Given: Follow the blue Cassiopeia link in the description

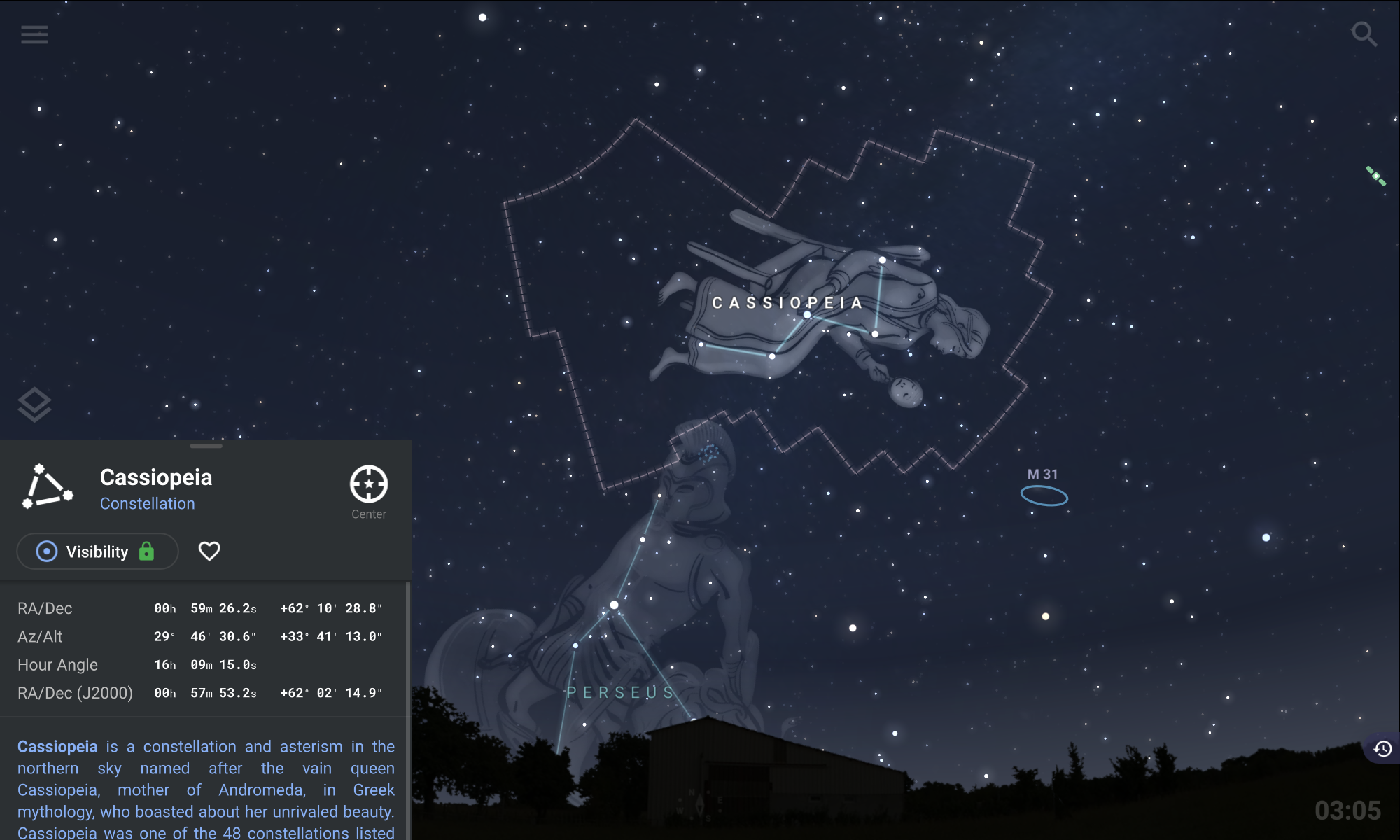Looking at the screenshot, I should pyautogui.click(x=57, y=746).
